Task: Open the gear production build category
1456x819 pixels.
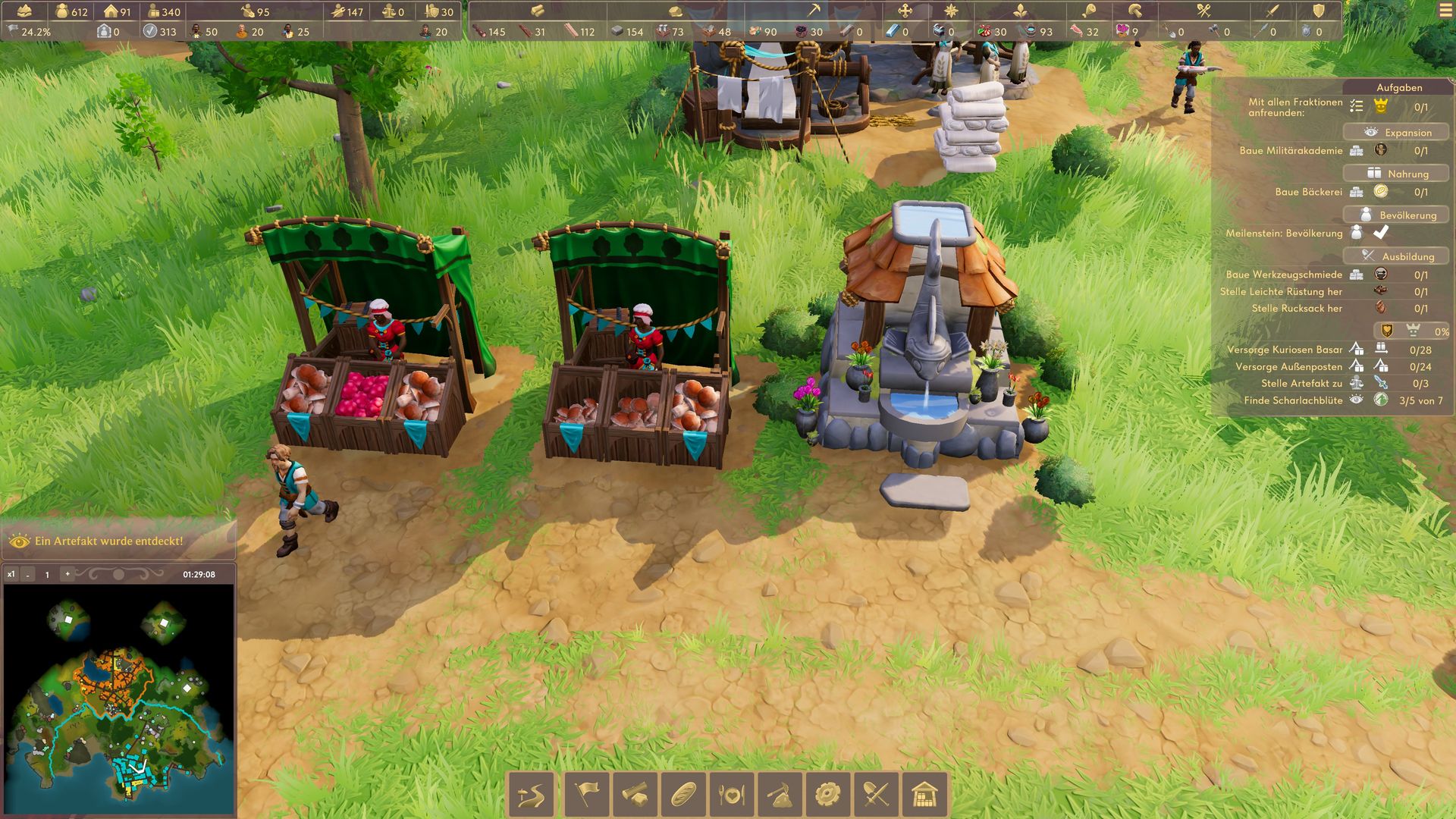Action: (x=828, y=795)
